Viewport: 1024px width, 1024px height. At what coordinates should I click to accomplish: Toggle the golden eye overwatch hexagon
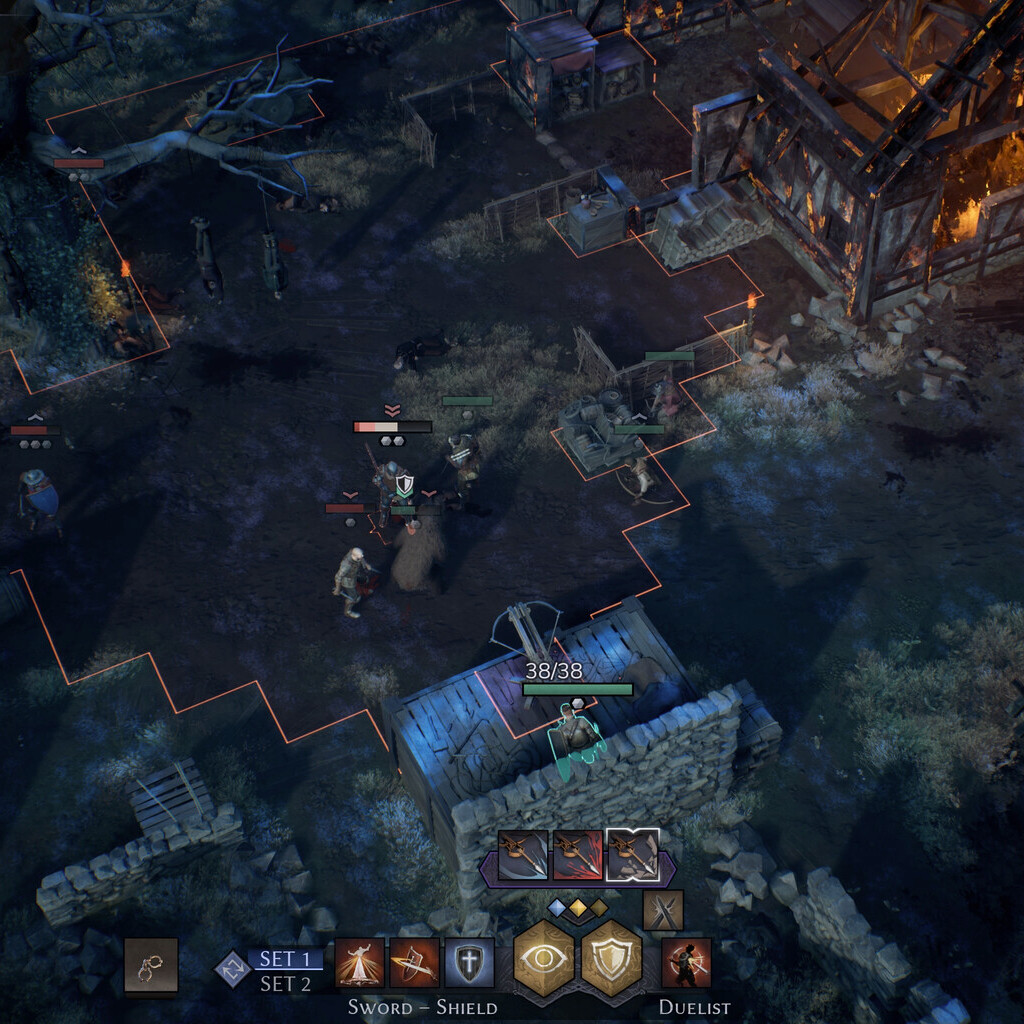[543, 959]
